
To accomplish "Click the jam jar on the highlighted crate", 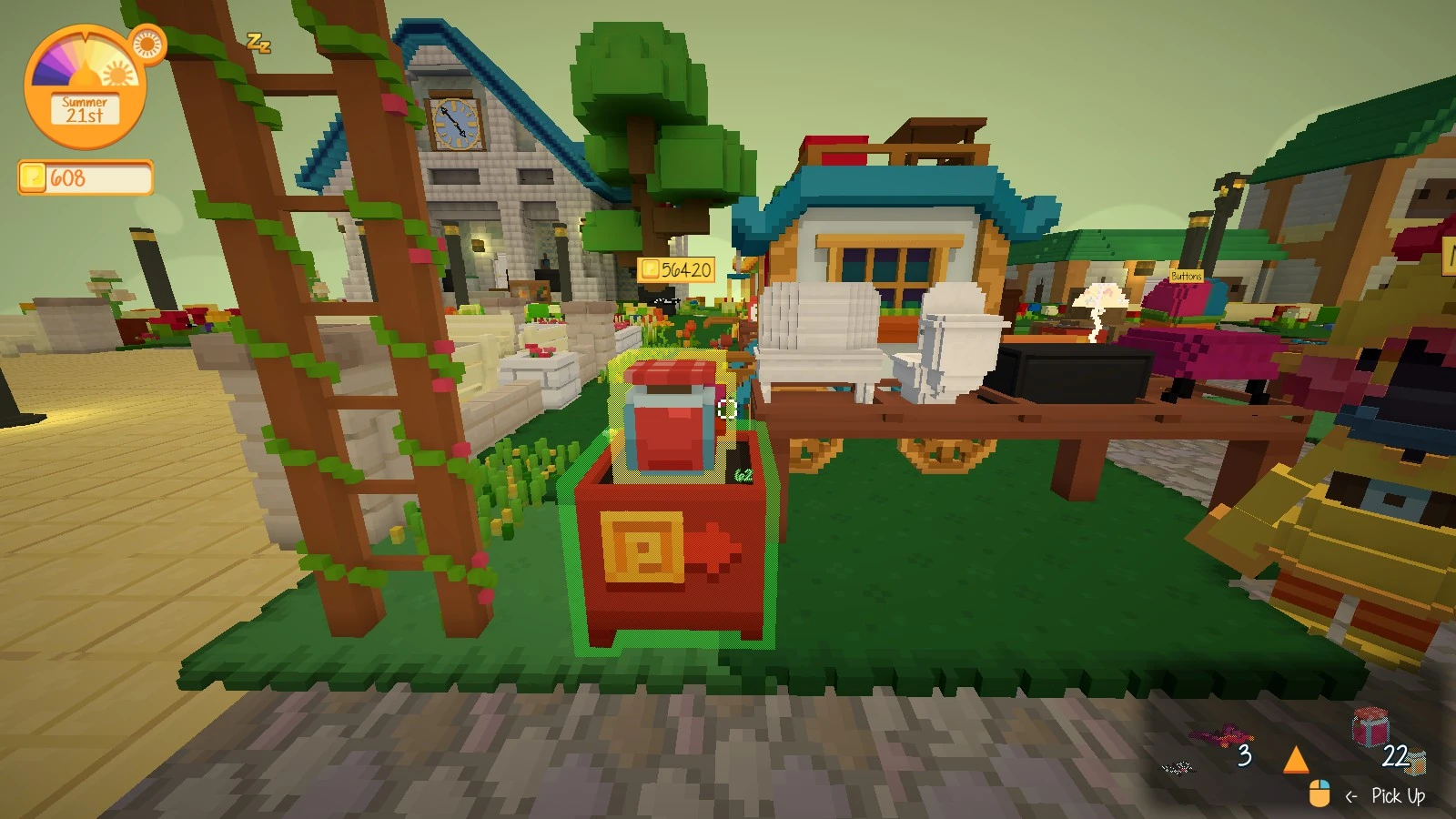I will coord(671,414).
